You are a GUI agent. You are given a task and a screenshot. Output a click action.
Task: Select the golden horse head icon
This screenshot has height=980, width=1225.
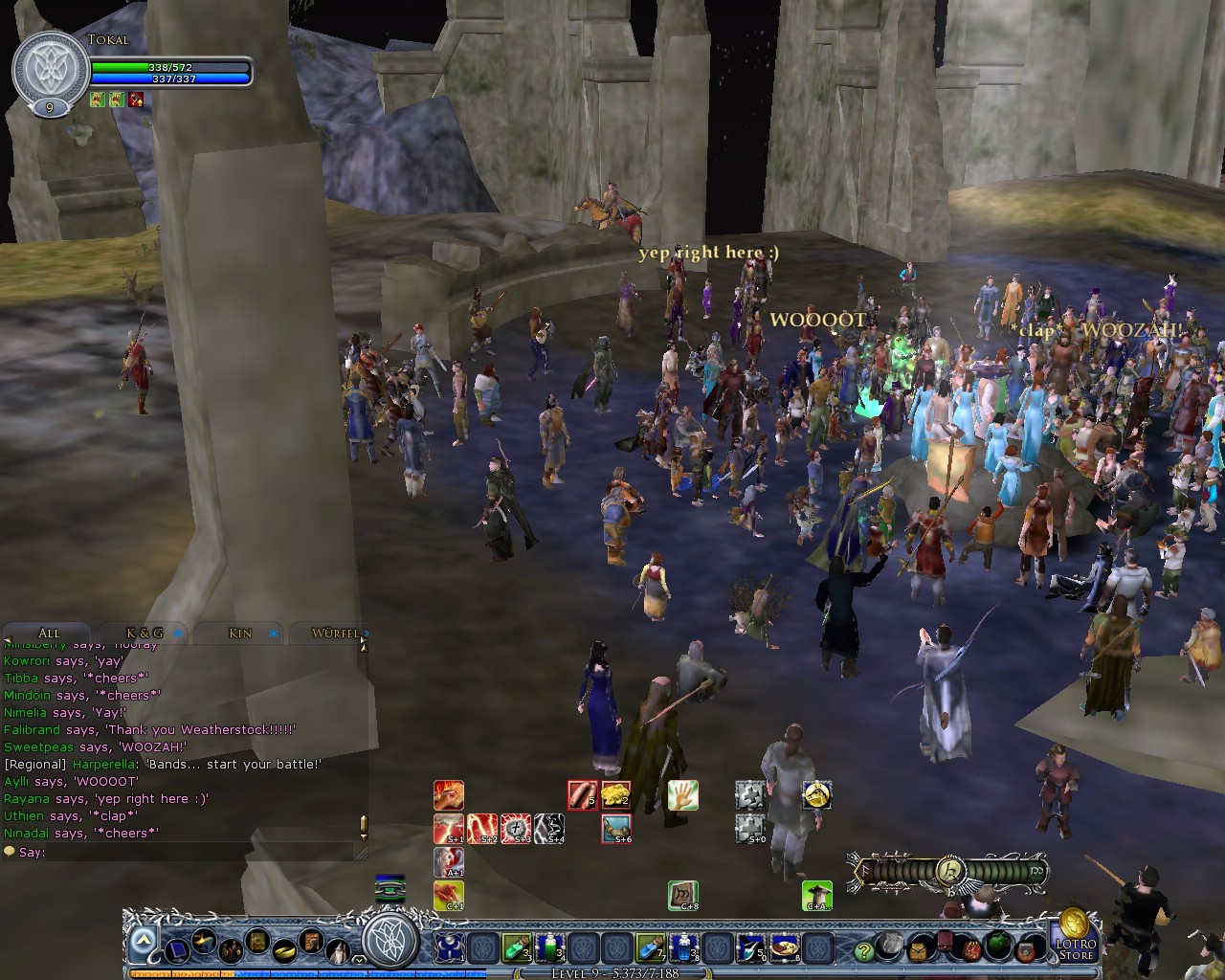tap(815, 795)
